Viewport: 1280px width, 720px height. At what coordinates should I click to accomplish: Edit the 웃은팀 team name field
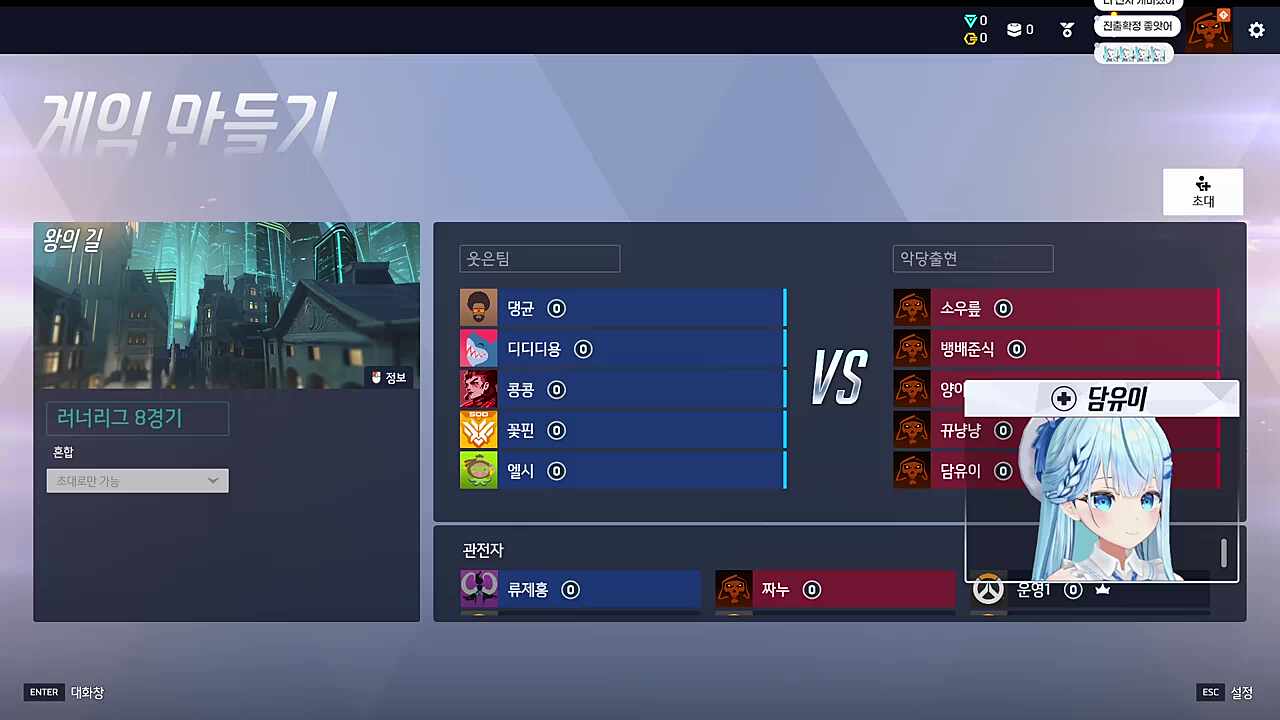coord(540,258)
